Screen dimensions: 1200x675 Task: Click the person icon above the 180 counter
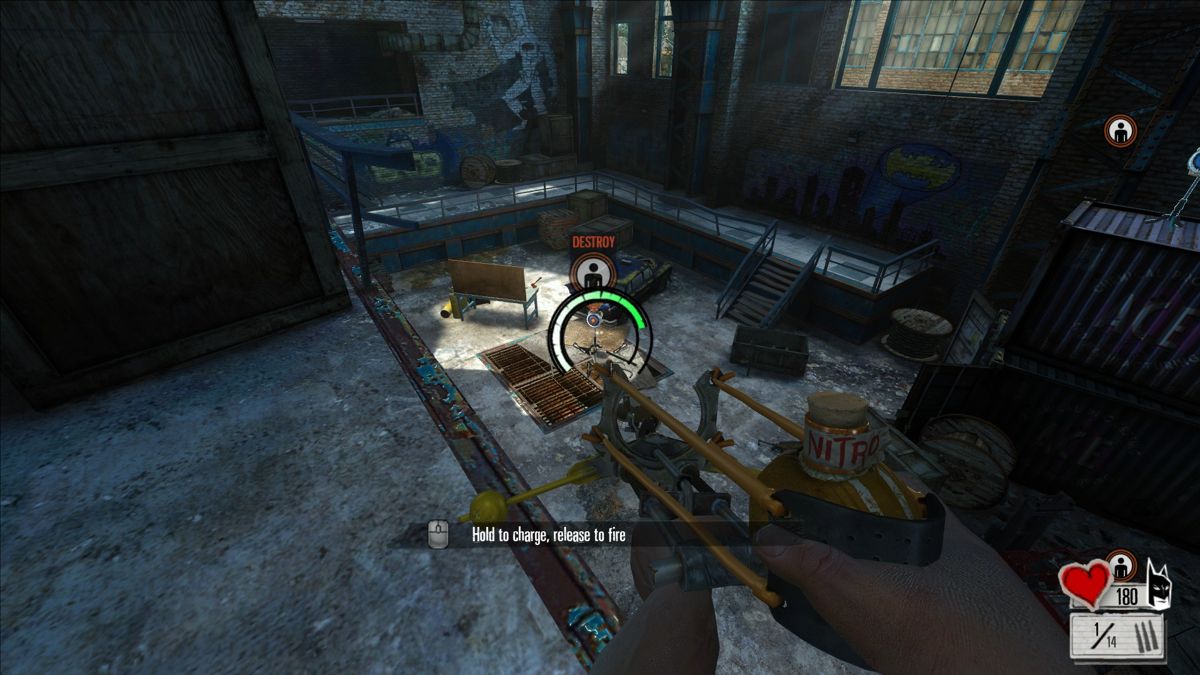(1122, 566)
